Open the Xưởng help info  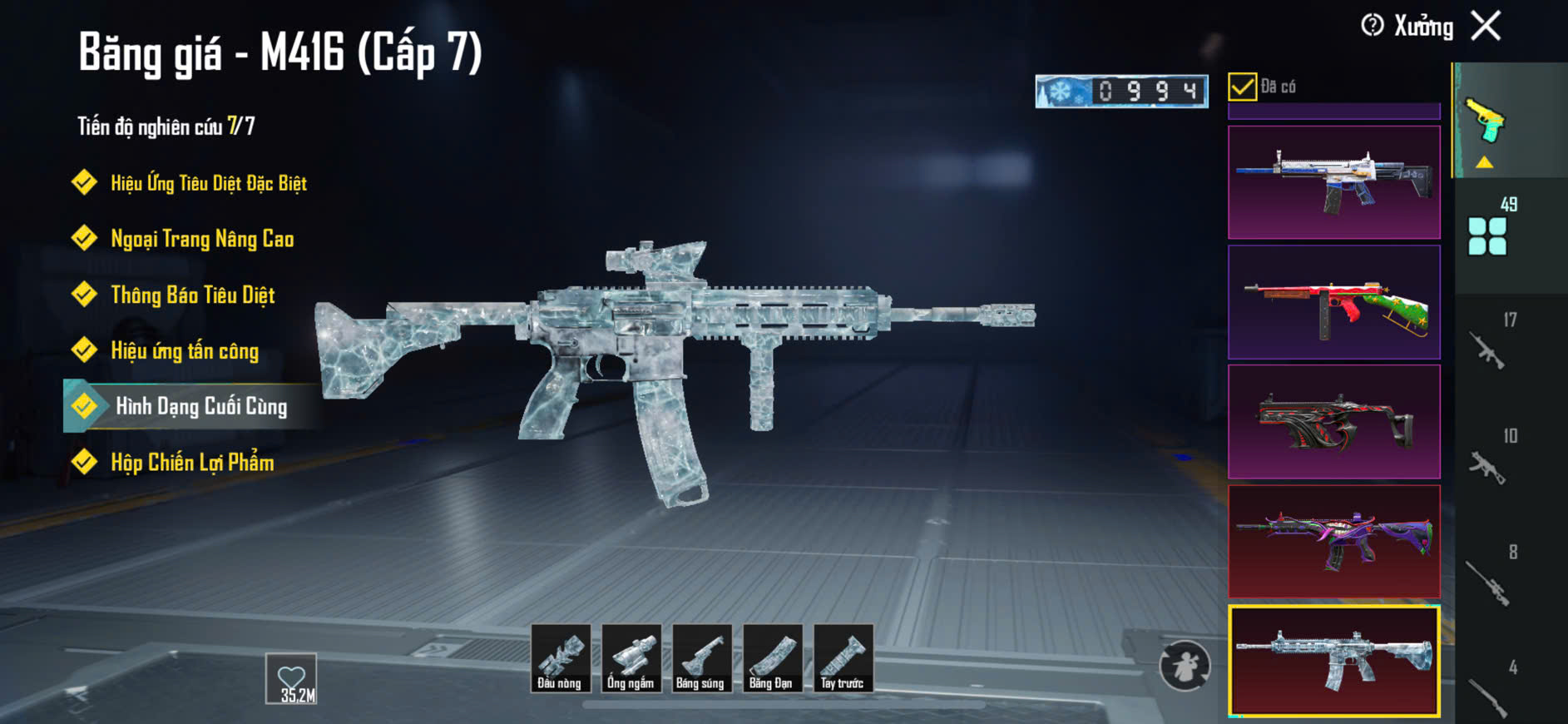point(1373,26)
